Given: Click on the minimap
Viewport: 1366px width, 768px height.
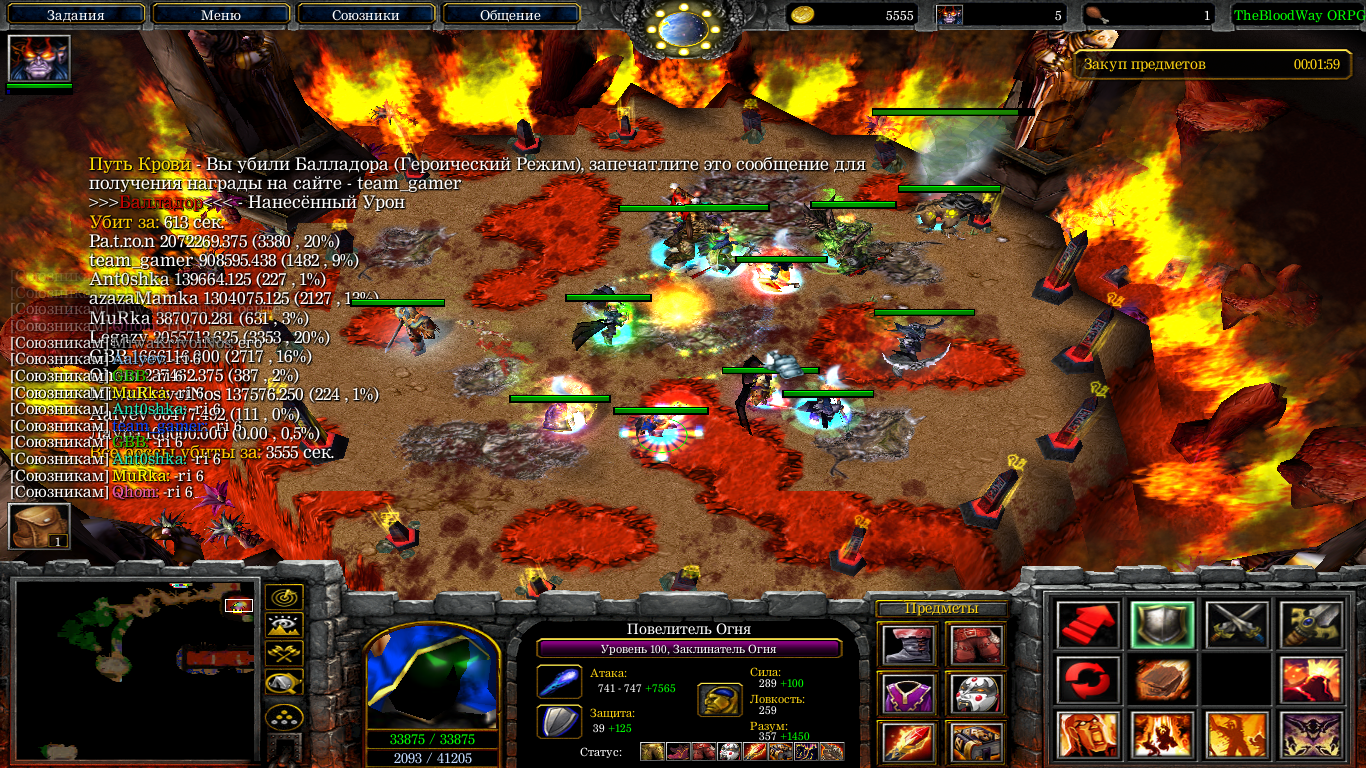Looking at the screenshot, I should 135,669.
